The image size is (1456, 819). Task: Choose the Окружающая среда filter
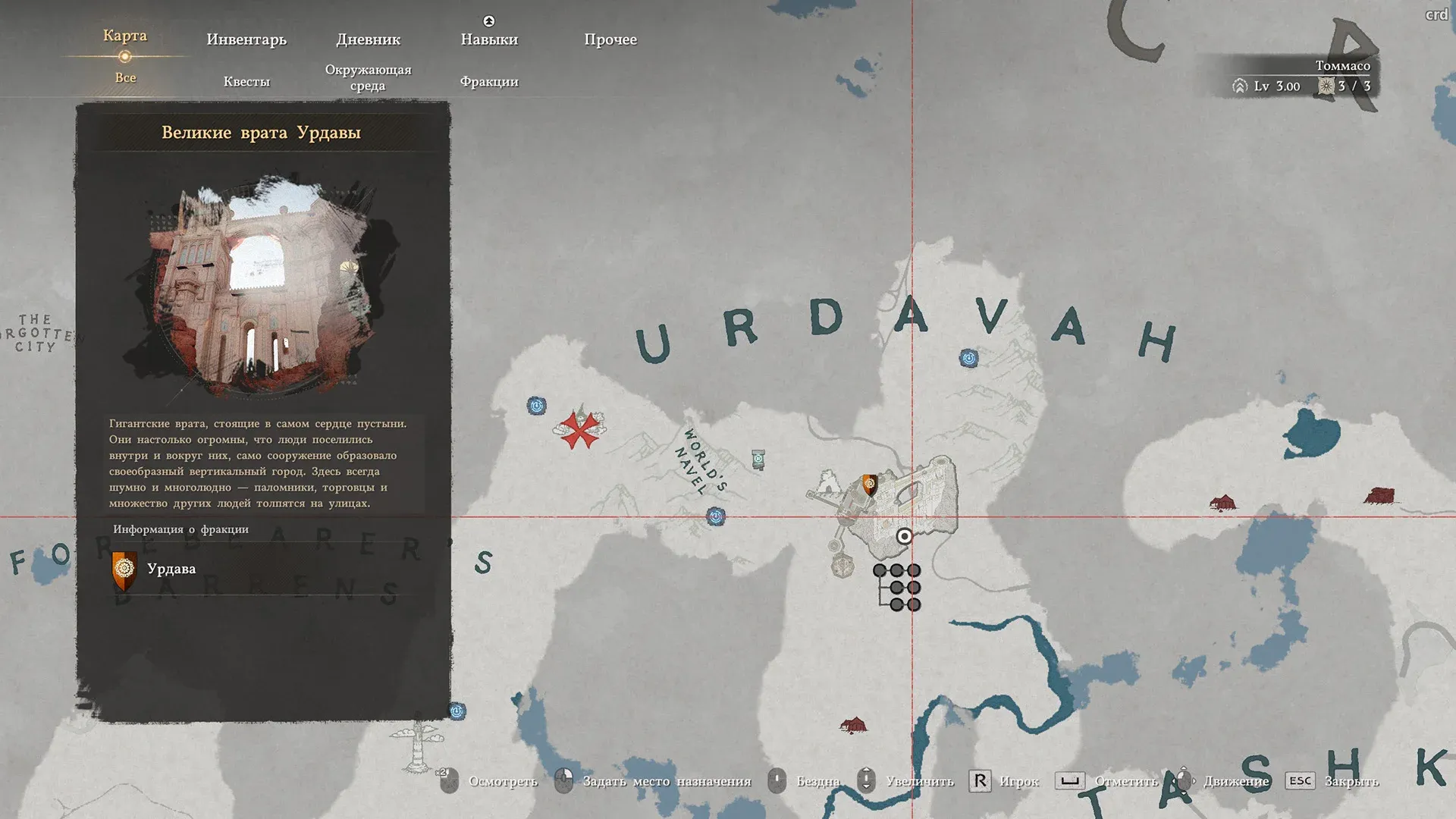368,77
